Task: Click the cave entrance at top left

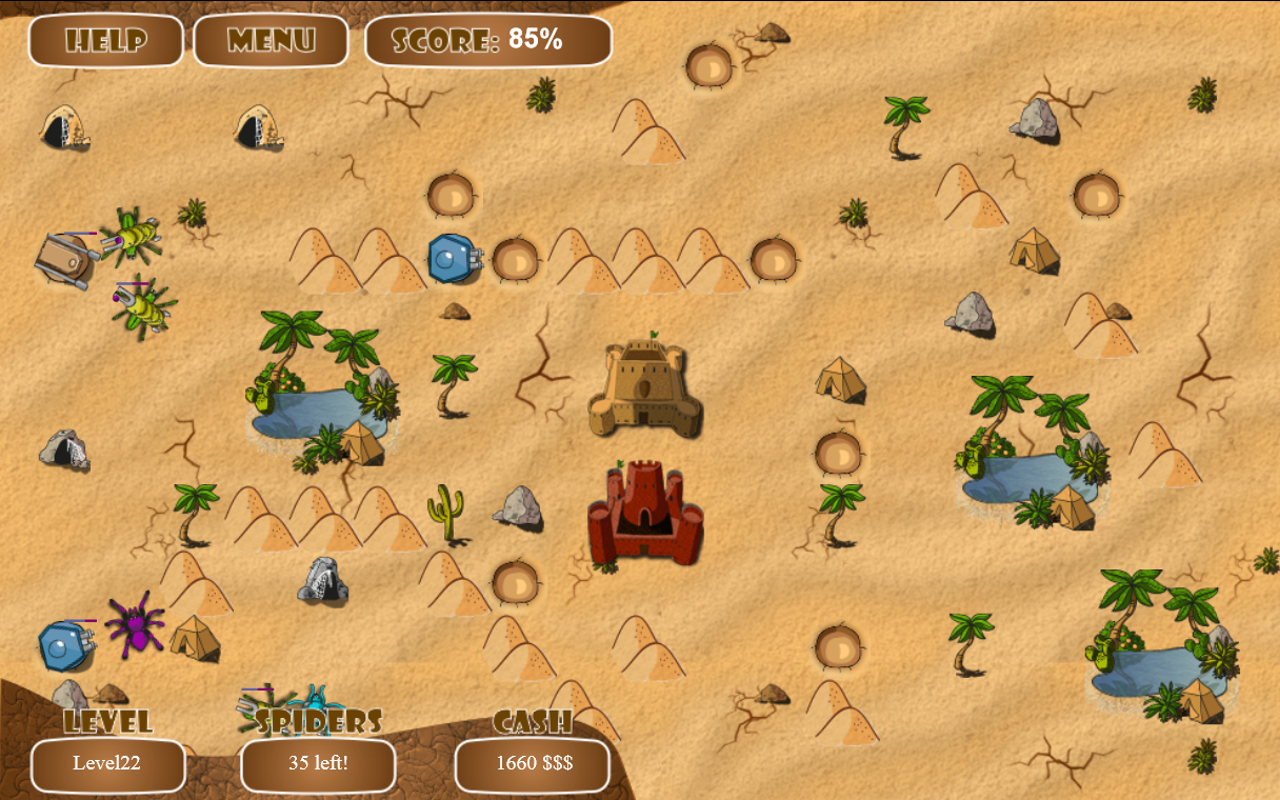Action: point(60,128)
